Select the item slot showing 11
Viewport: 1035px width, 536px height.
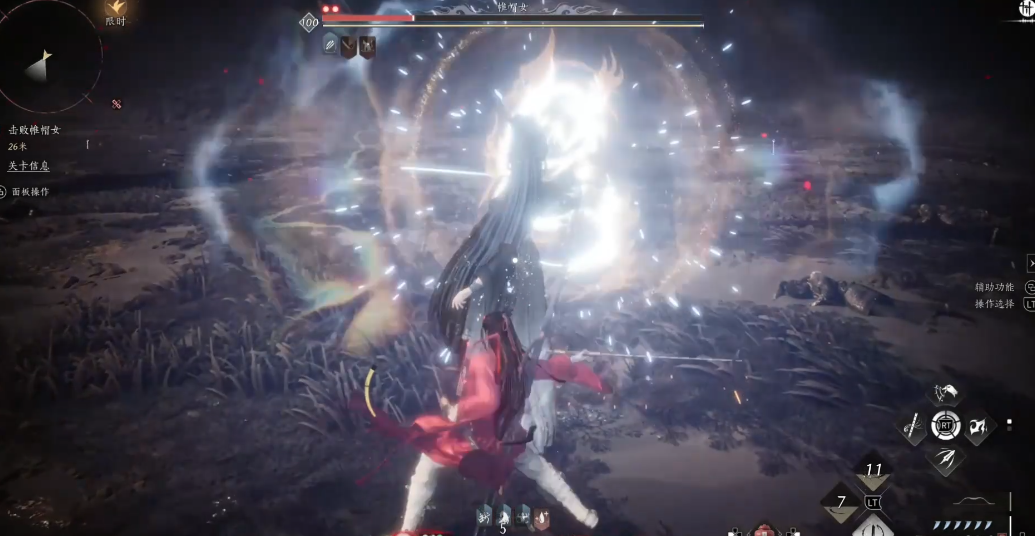click(x=874, y=471)
